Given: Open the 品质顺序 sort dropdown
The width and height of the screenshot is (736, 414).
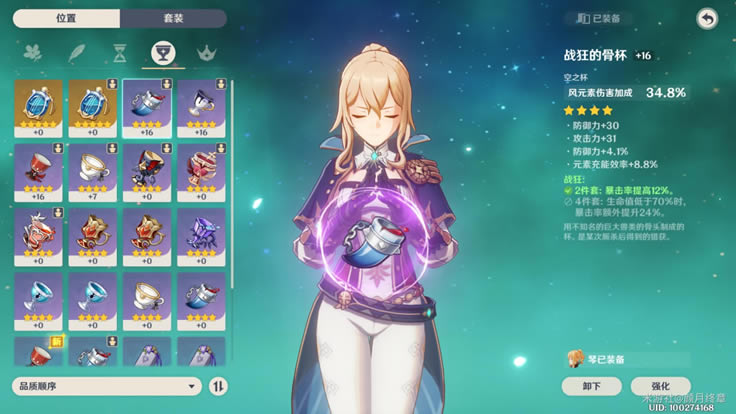Looking at the screenshot, I should coord(107,386).
